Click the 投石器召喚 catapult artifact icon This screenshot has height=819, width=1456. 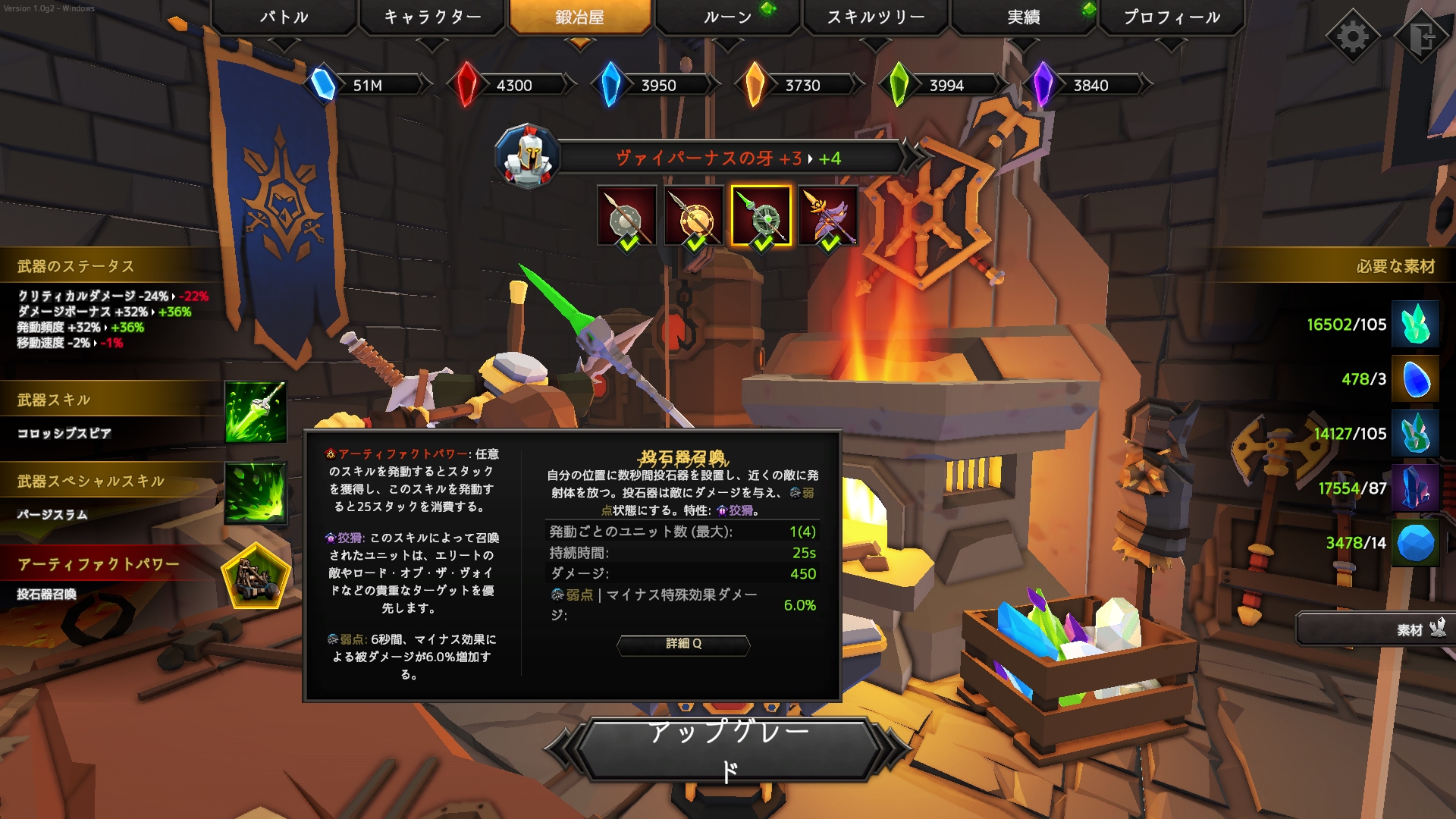pos(256,578)
